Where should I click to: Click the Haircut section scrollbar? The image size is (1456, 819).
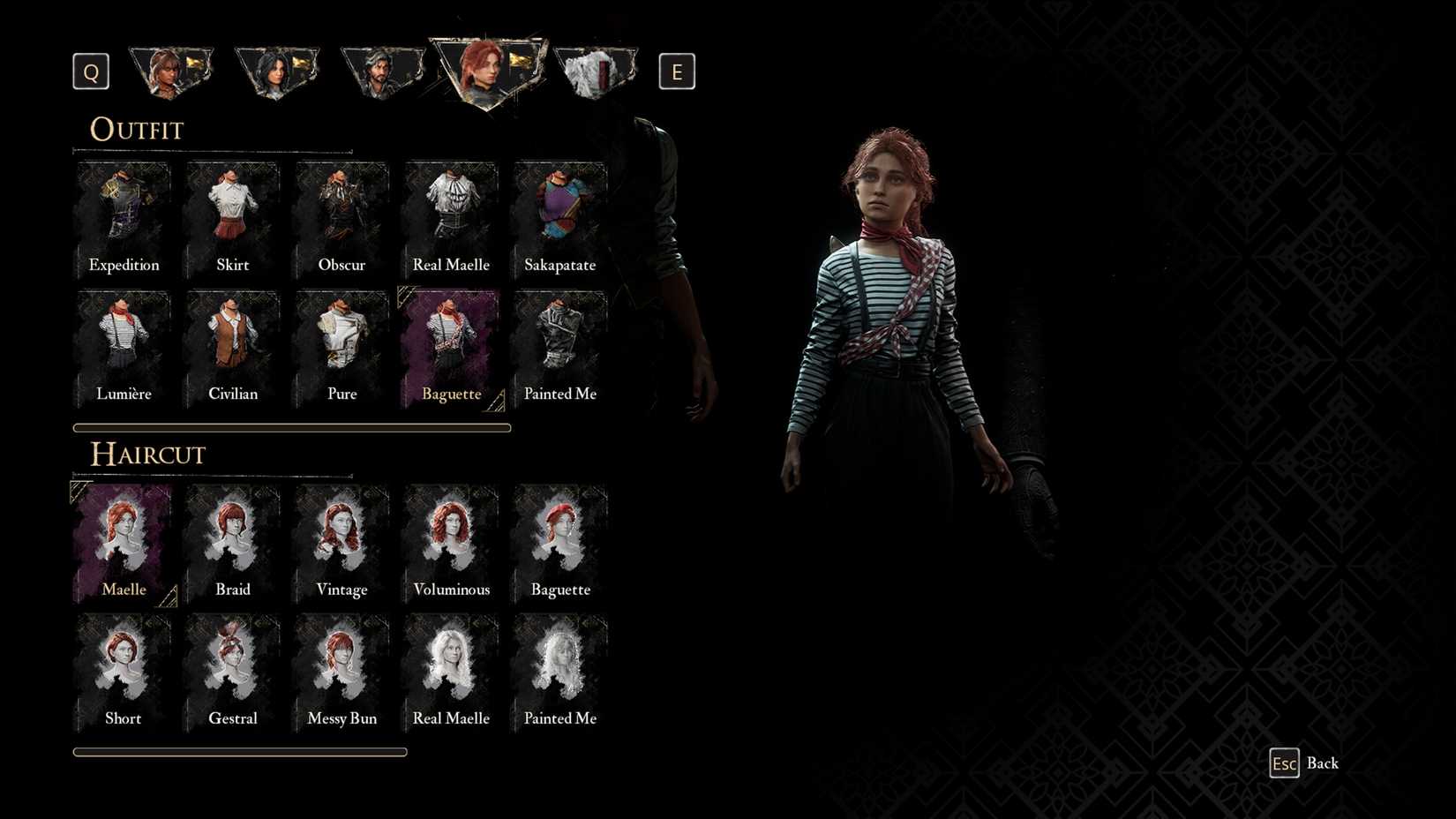tap(239, 751)
